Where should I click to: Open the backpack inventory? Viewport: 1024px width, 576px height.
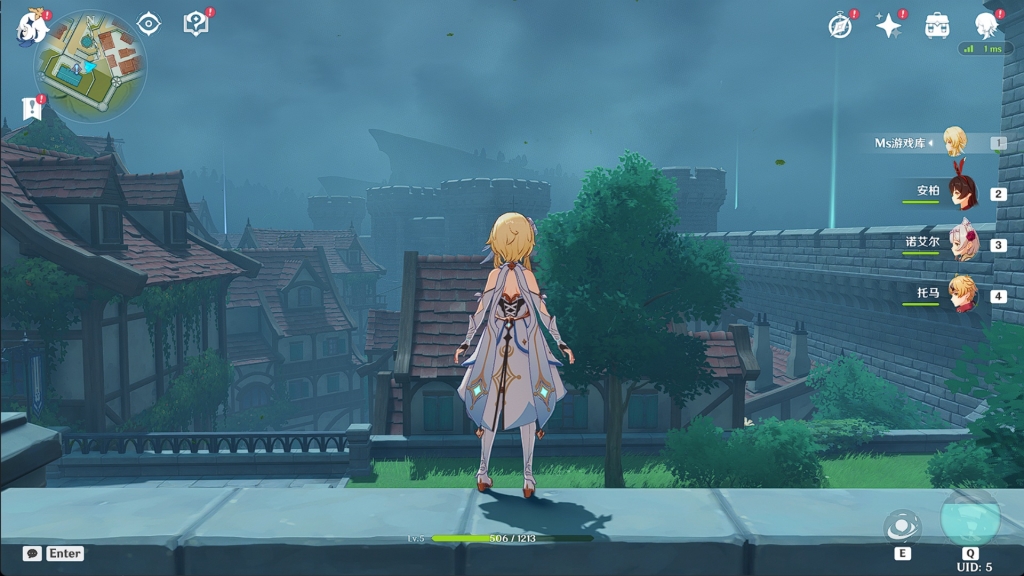click(937, 27)
